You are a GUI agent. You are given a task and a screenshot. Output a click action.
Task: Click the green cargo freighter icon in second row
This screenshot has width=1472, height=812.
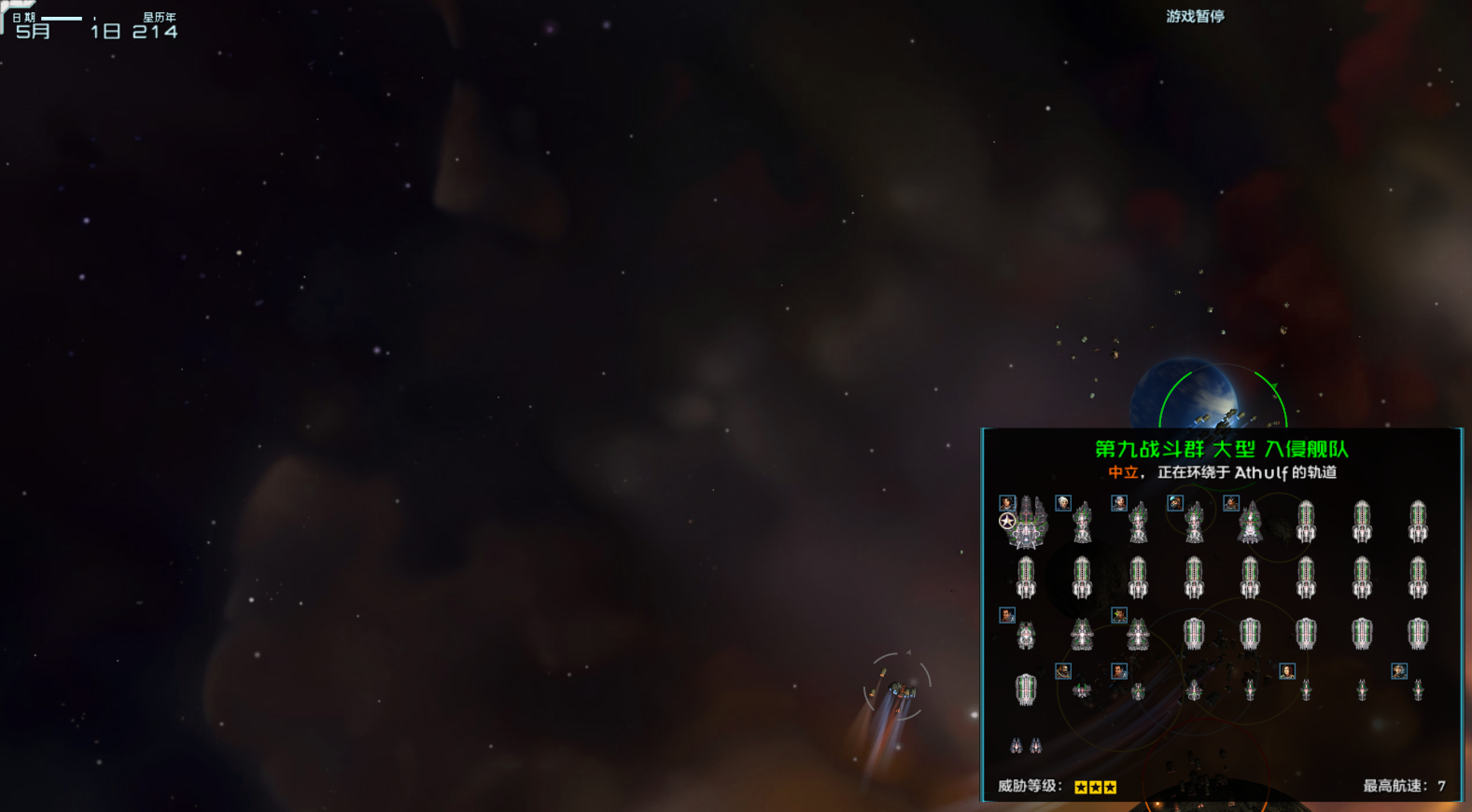[x=1027, y=579]
